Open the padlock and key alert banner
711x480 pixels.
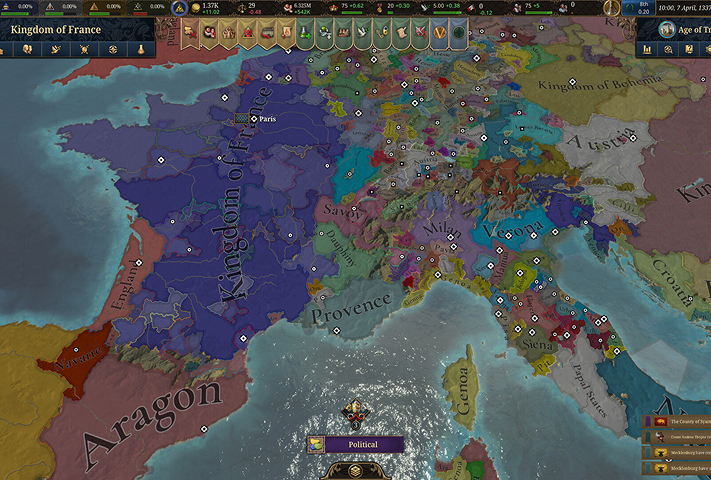coord(381,33)
